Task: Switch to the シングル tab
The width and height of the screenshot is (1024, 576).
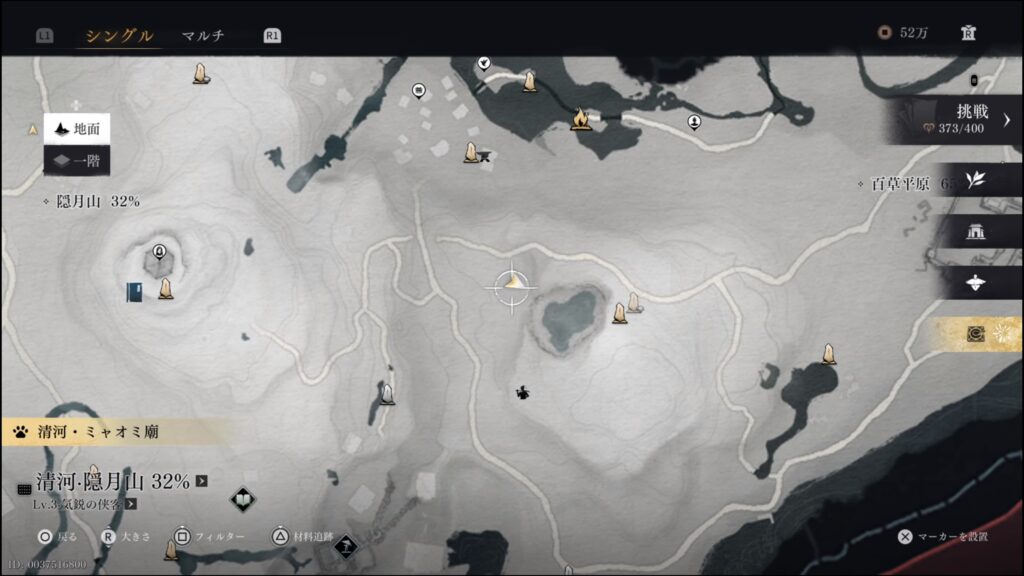Action: click(x=119, y=36)
